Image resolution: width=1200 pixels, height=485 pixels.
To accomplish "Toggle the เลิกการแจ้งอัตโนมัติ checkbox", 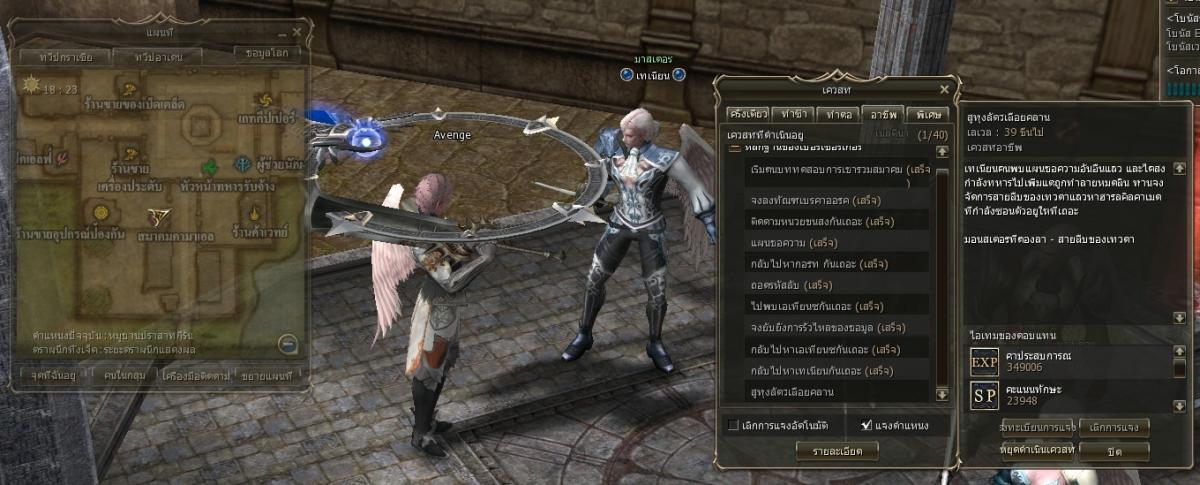I will pyautogui.click(x=735, y=425).
